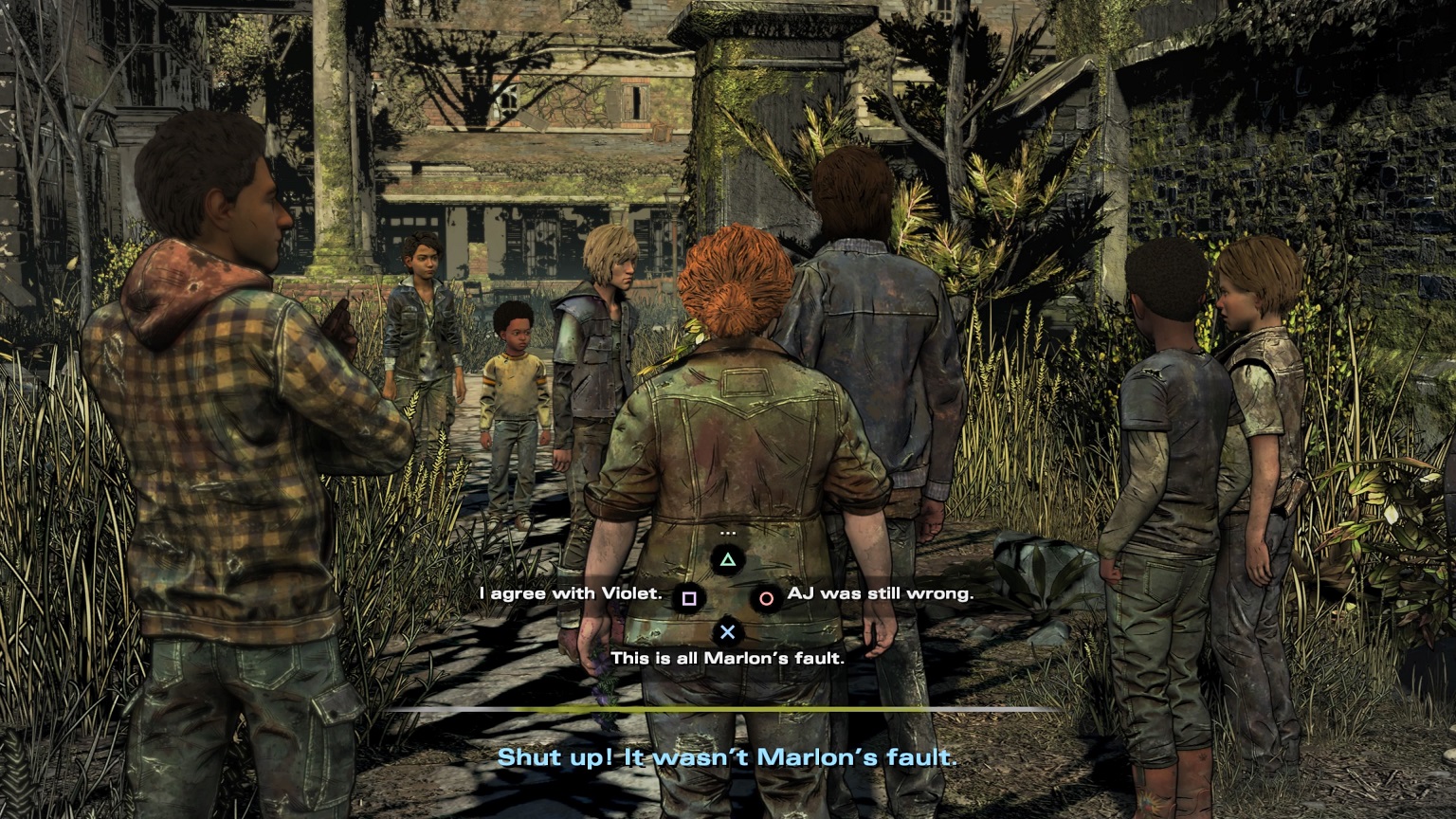
Task: Pick "This is all Marlon's fault." response
Action: 727,657
